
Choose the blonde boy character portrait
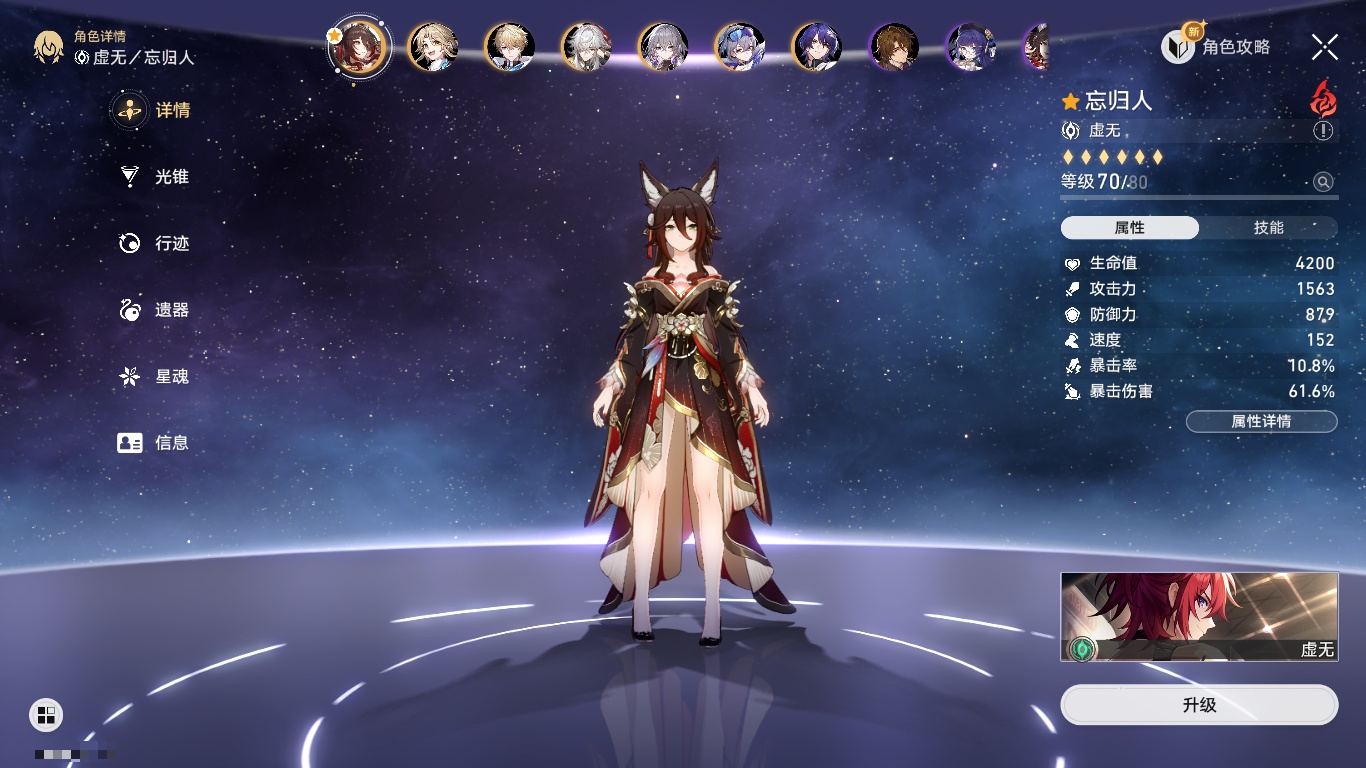click(510, 47)
